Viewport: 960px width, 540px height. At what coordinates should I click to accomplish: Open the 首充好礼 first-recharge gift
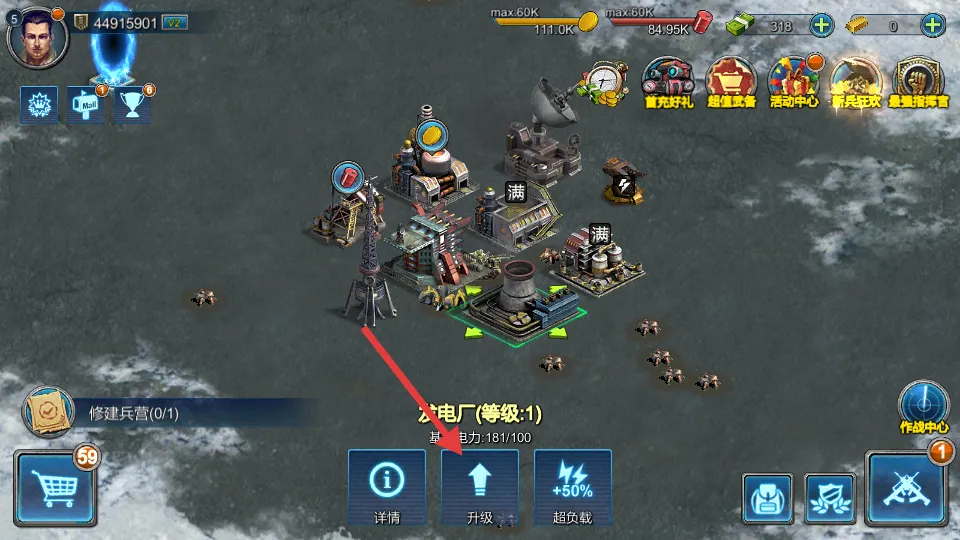(x=669, y=82)
